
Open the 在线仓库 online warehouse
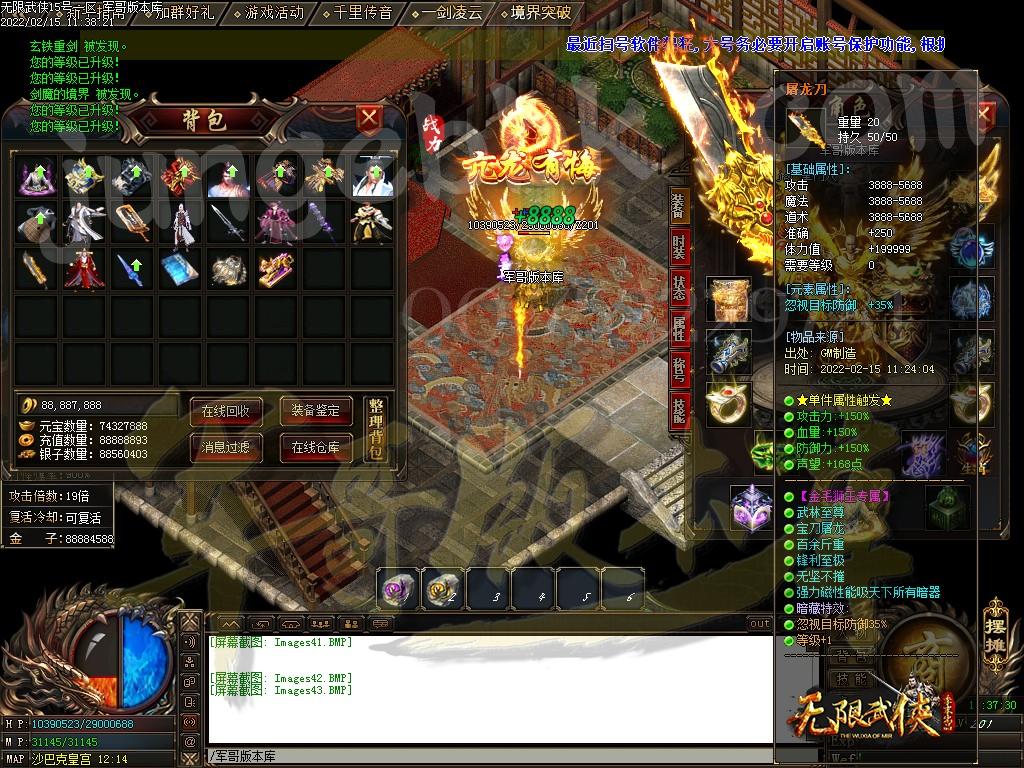coord(315,447)
